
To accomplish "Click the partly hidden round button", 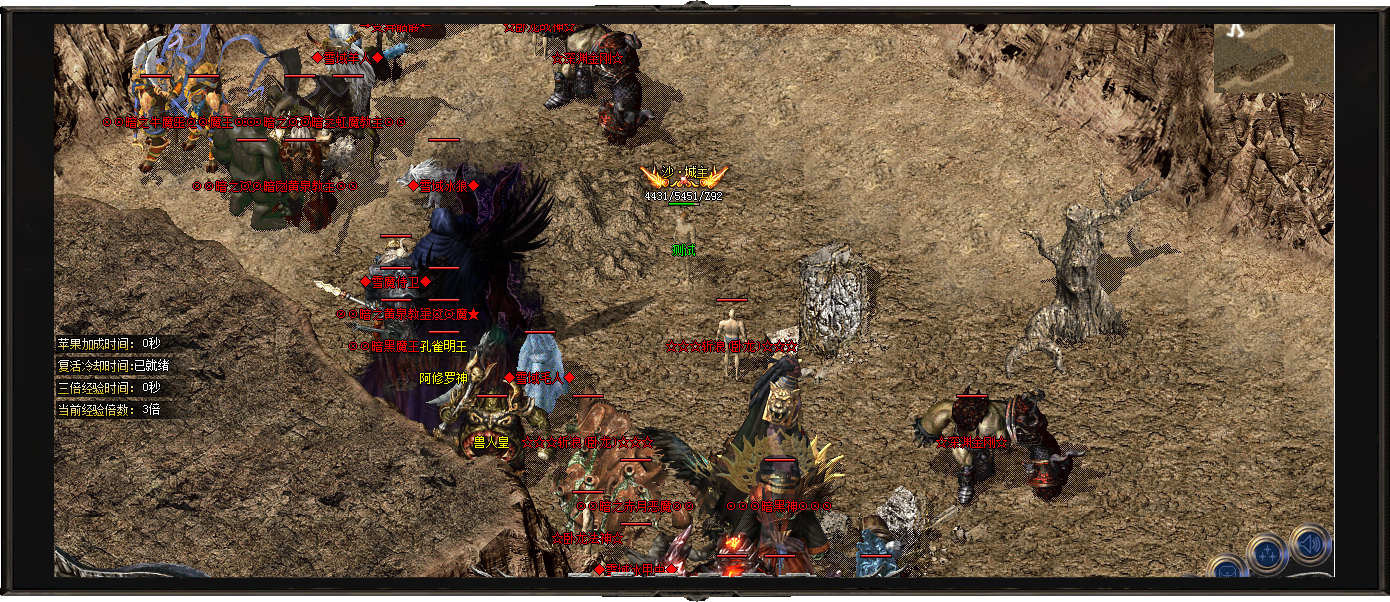I will point(1226,570).
